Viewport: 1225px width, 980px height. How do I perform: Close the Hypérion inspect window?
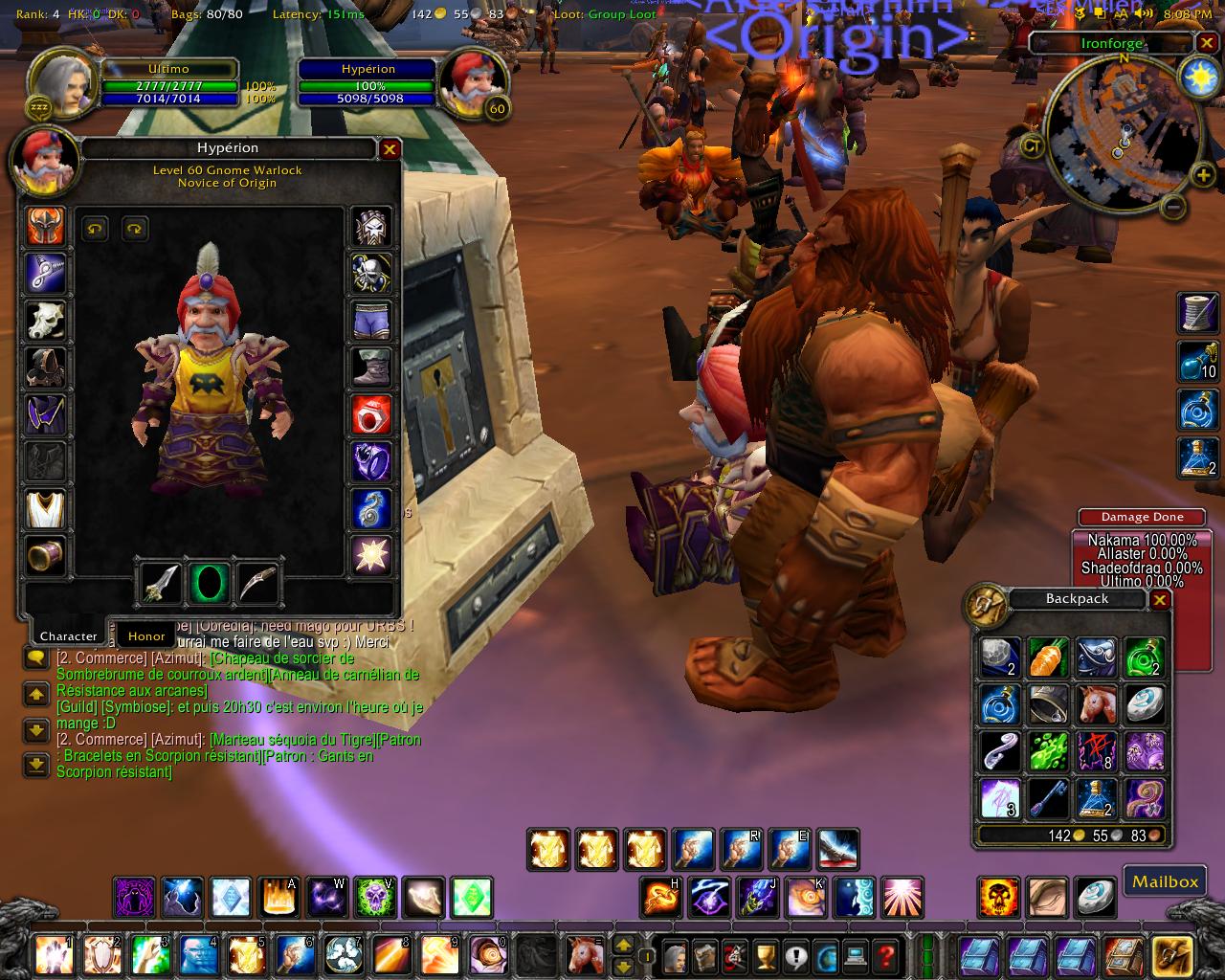pyautogui.click(x=390, y=148)
